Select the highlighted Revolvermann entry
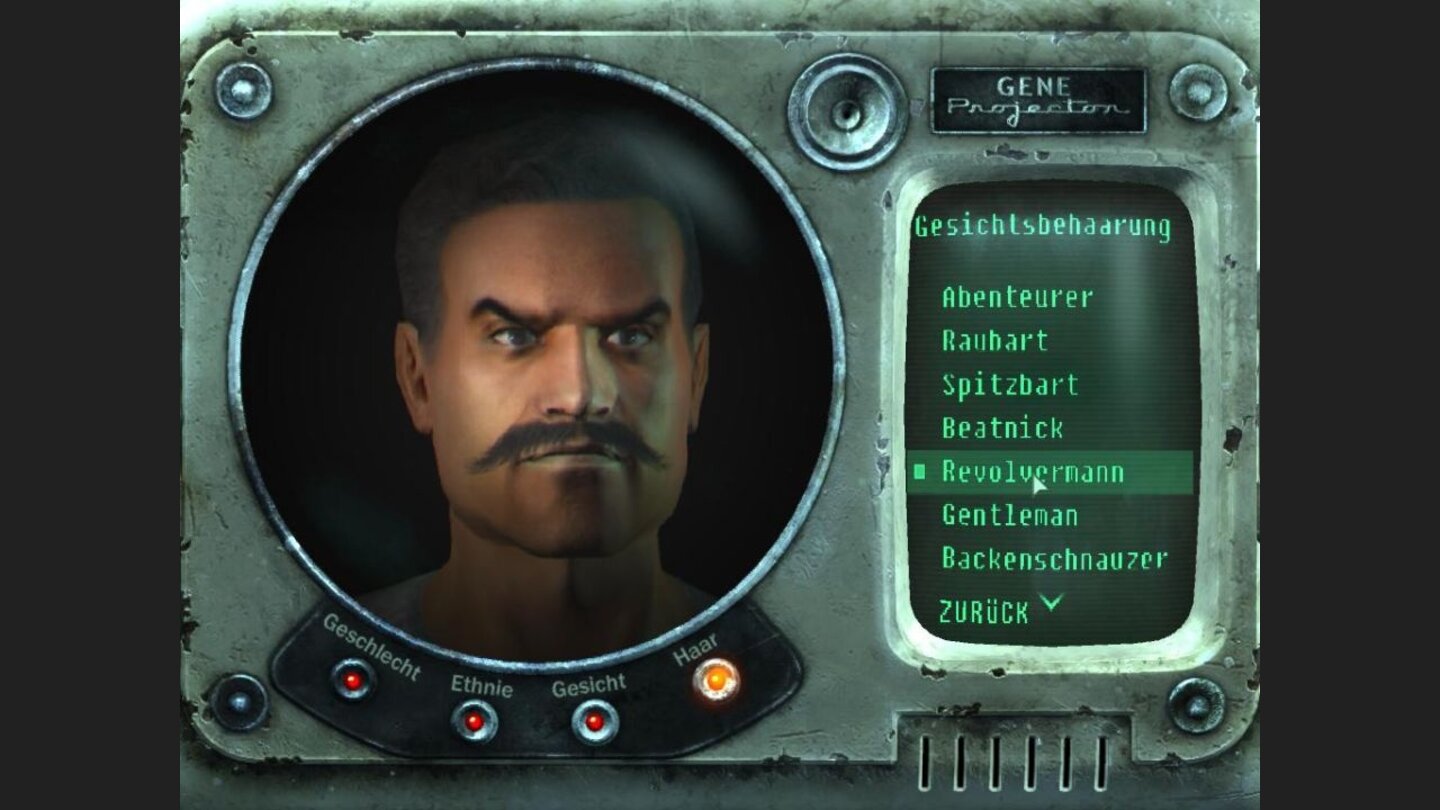The width and height of the screenshot is (1440, 810). [1030, 470]
